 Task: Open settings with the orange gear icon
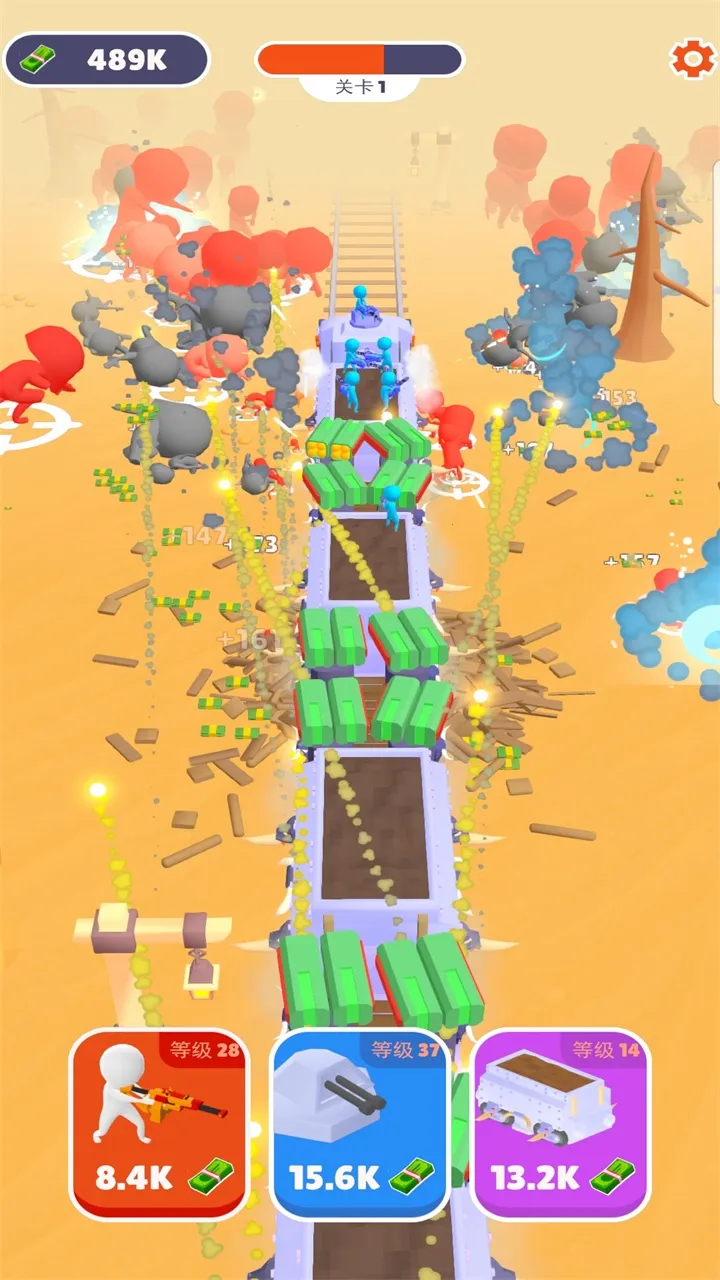coord(690,59)
